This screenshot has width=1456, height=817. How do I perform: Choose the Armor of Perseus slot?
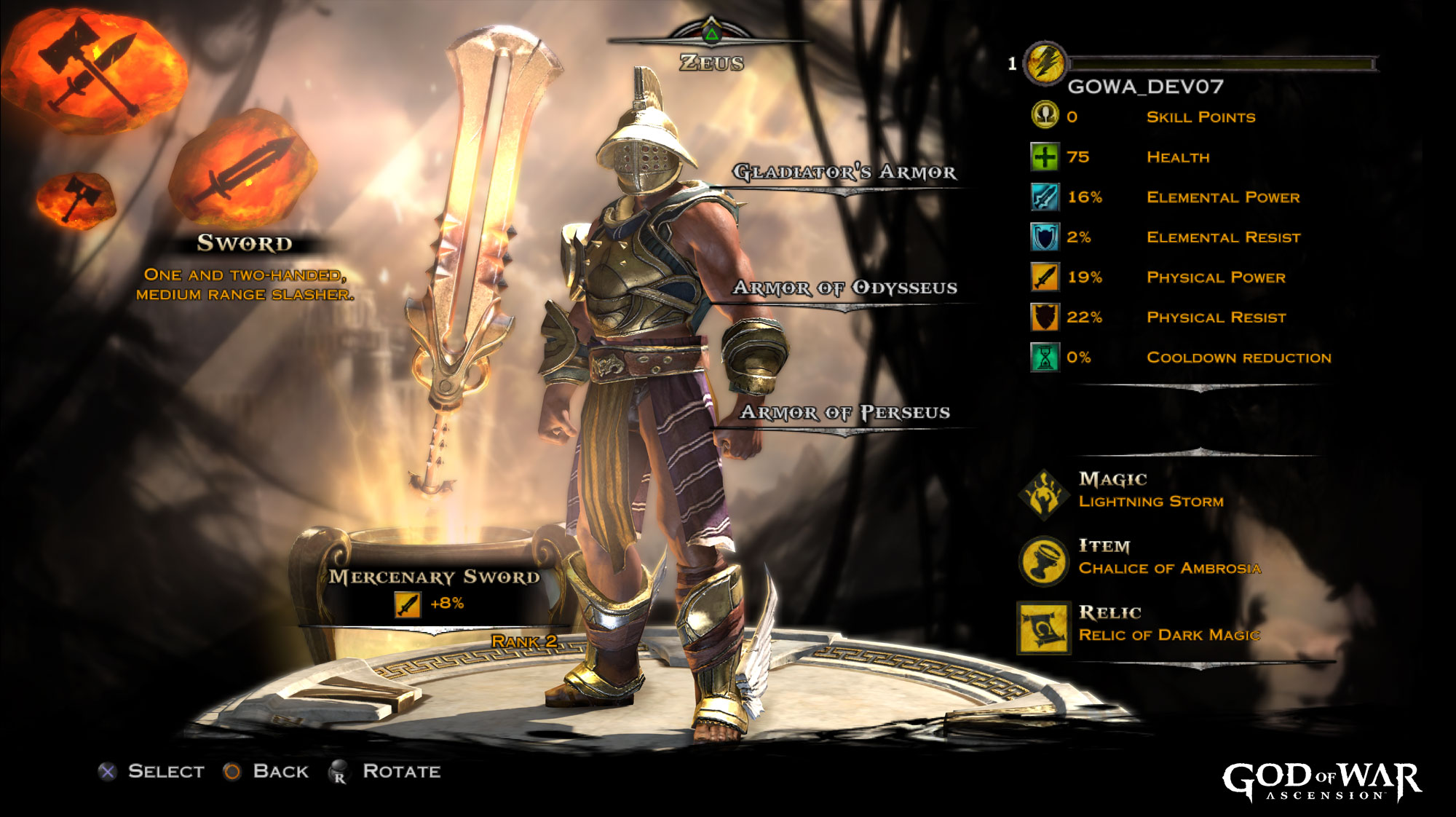tap(844, 413)
